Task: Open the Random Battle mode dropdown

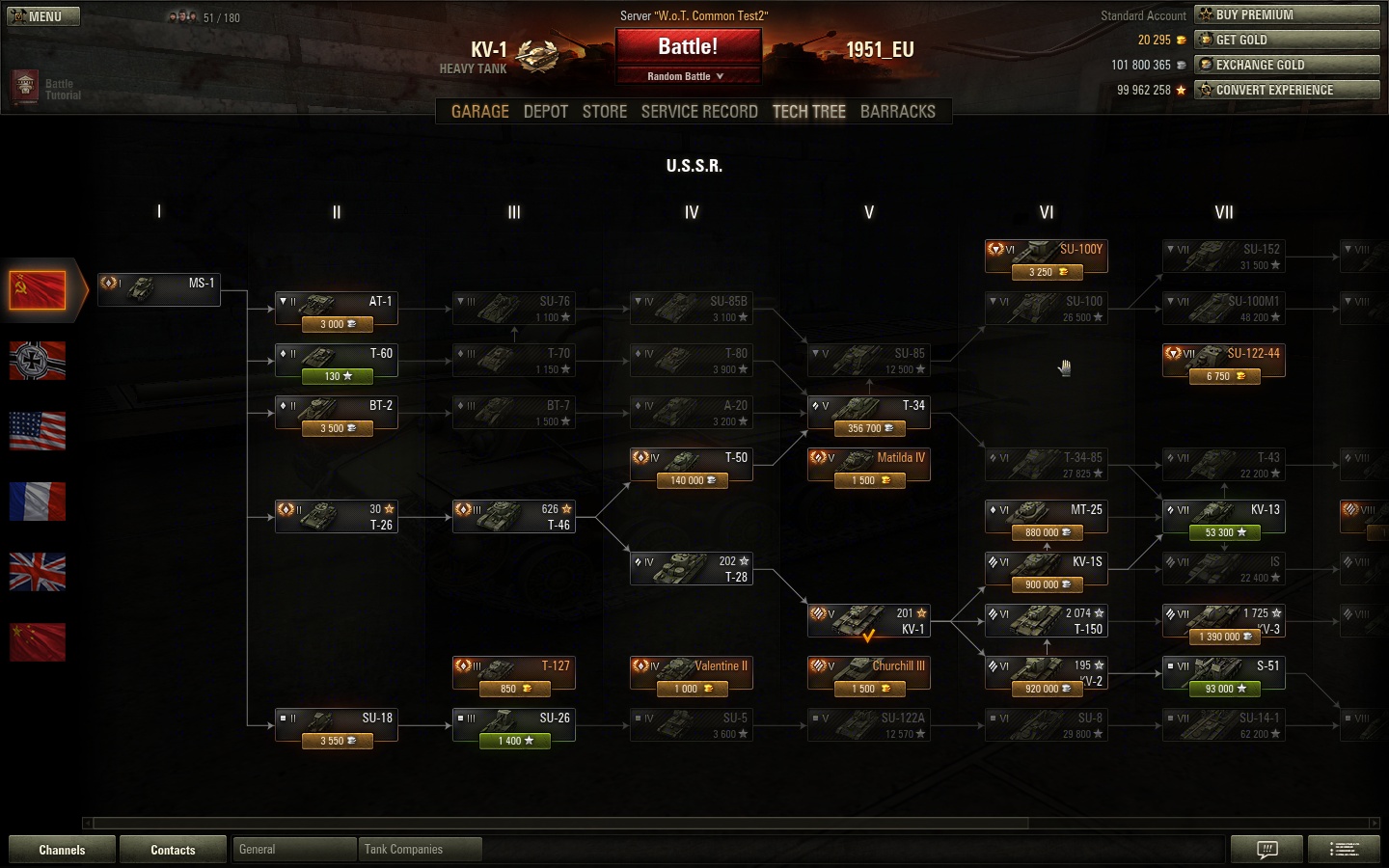Action: (686, 76)
